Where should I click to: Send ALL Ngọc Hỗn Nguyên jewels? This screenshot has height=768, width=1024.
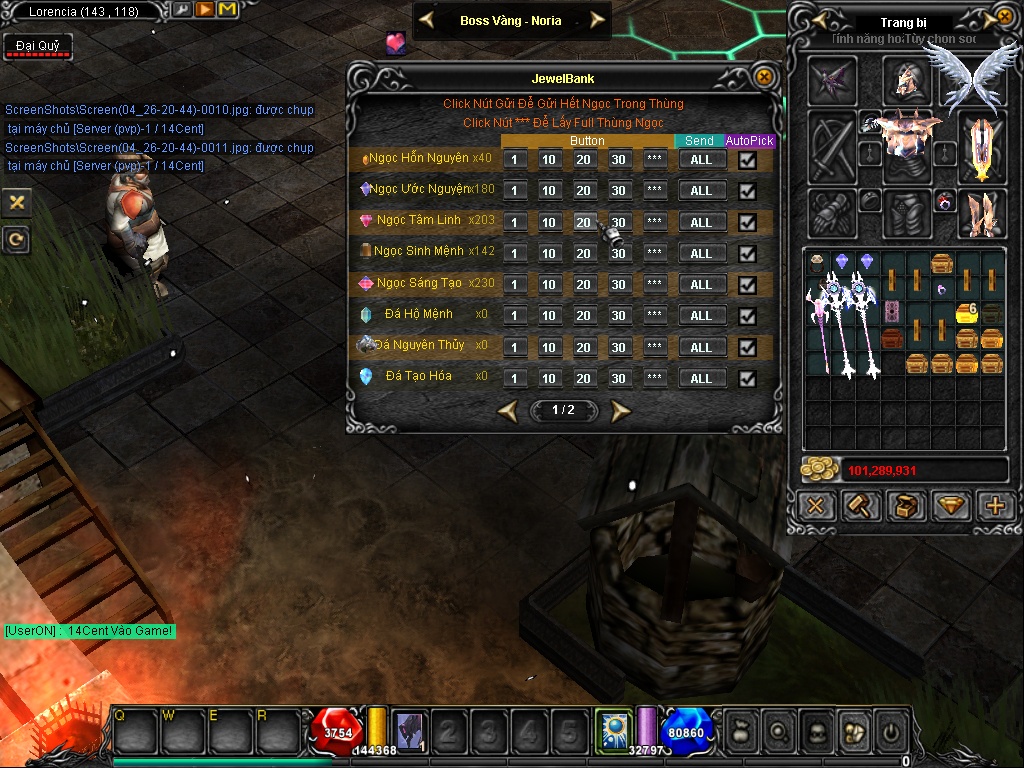[701, 159]
